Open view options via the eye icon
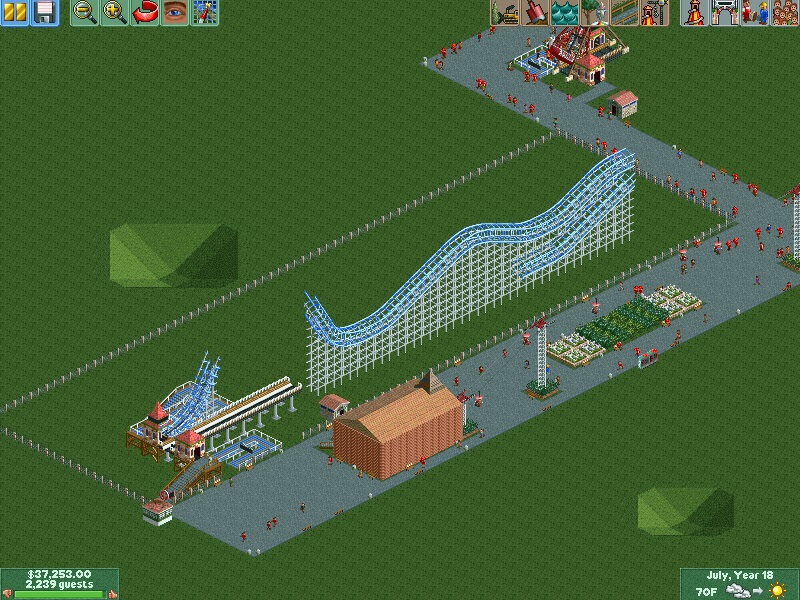 [175, 13]
